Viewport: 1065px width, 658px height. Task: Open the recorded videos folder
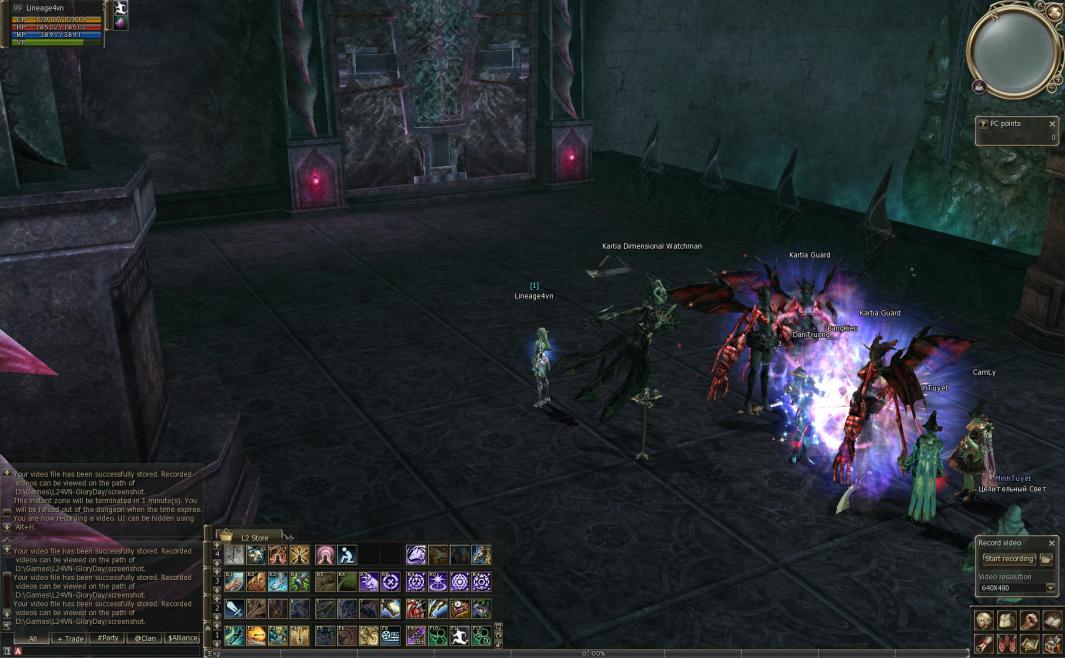[1046, 559]
